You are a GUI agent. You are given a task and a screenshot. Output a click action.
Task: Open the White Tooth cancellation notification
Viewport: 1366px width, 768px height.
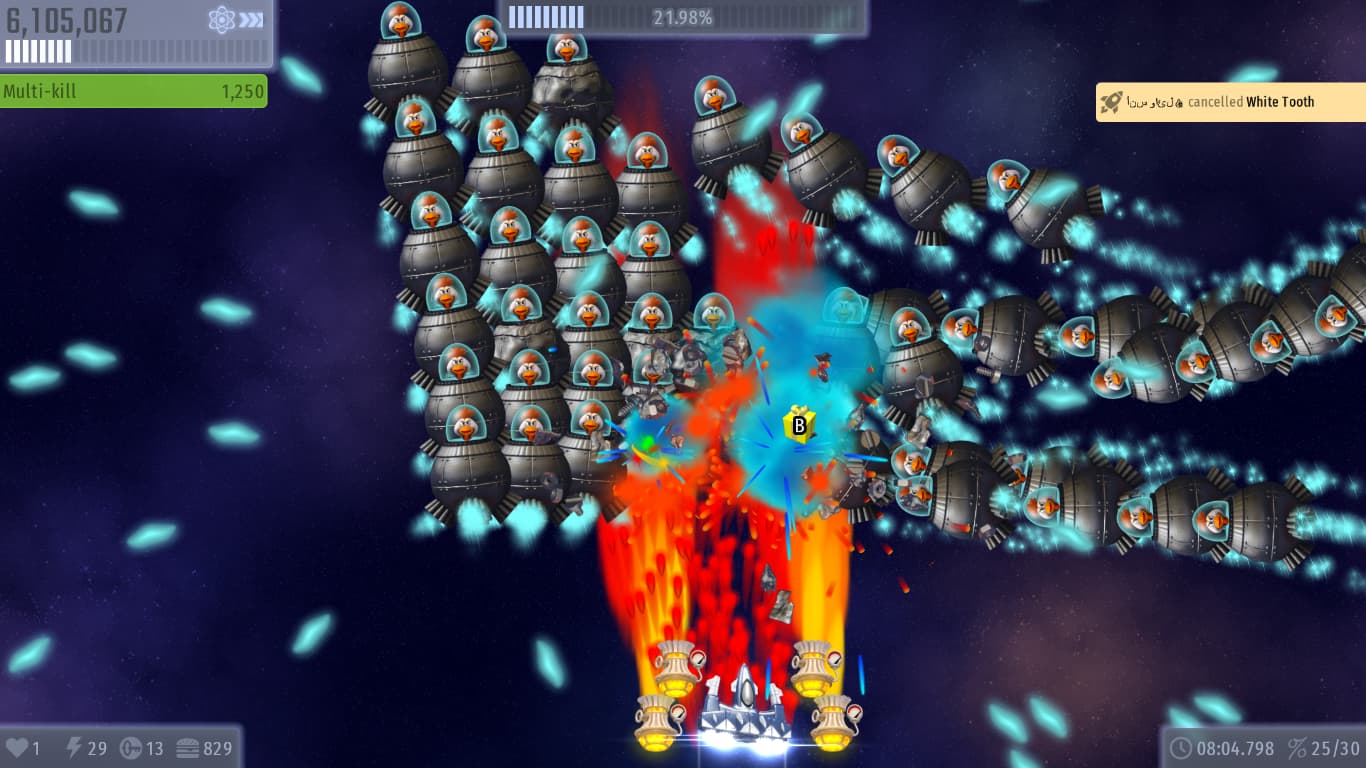[x=1230, y=102]
